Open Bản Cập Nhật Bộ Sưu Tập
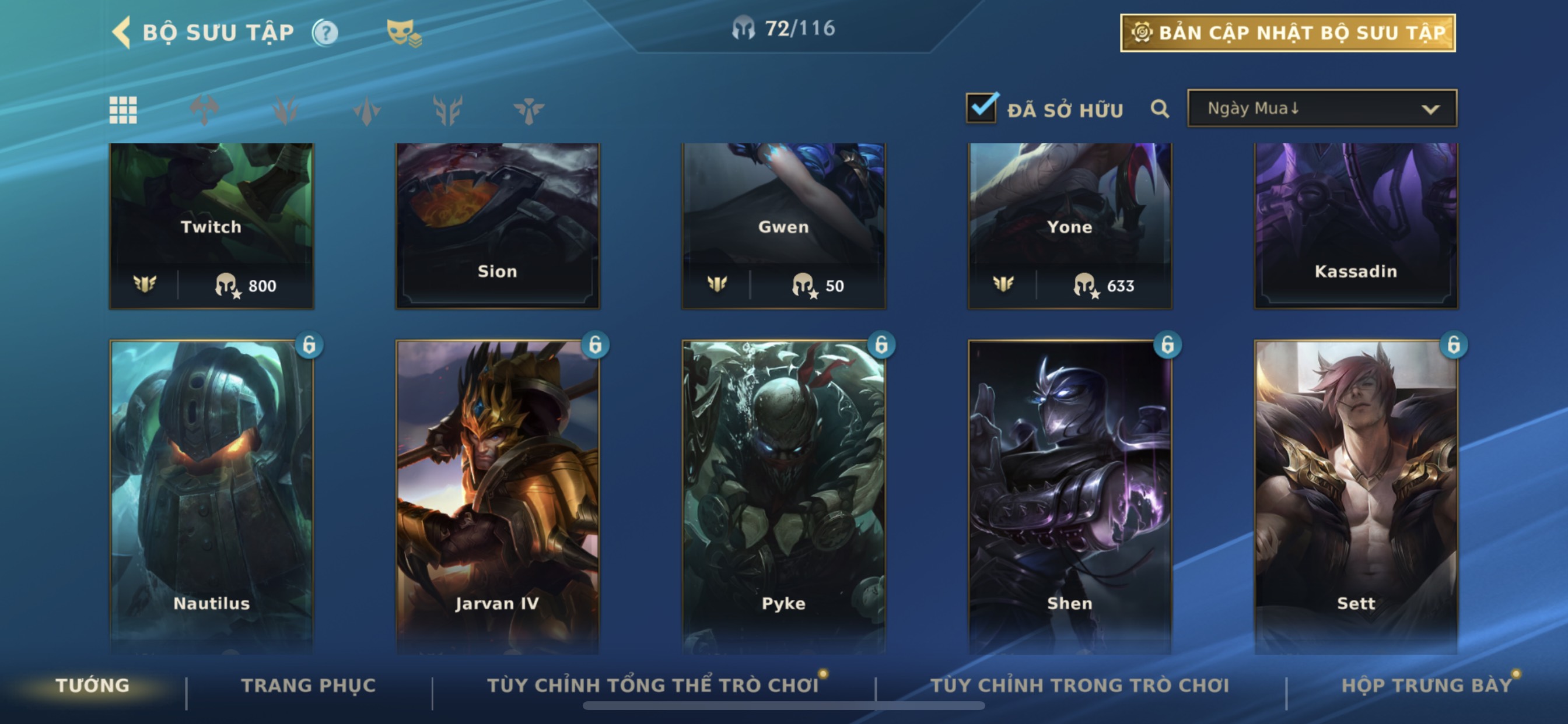 [x=1287, y=33]
